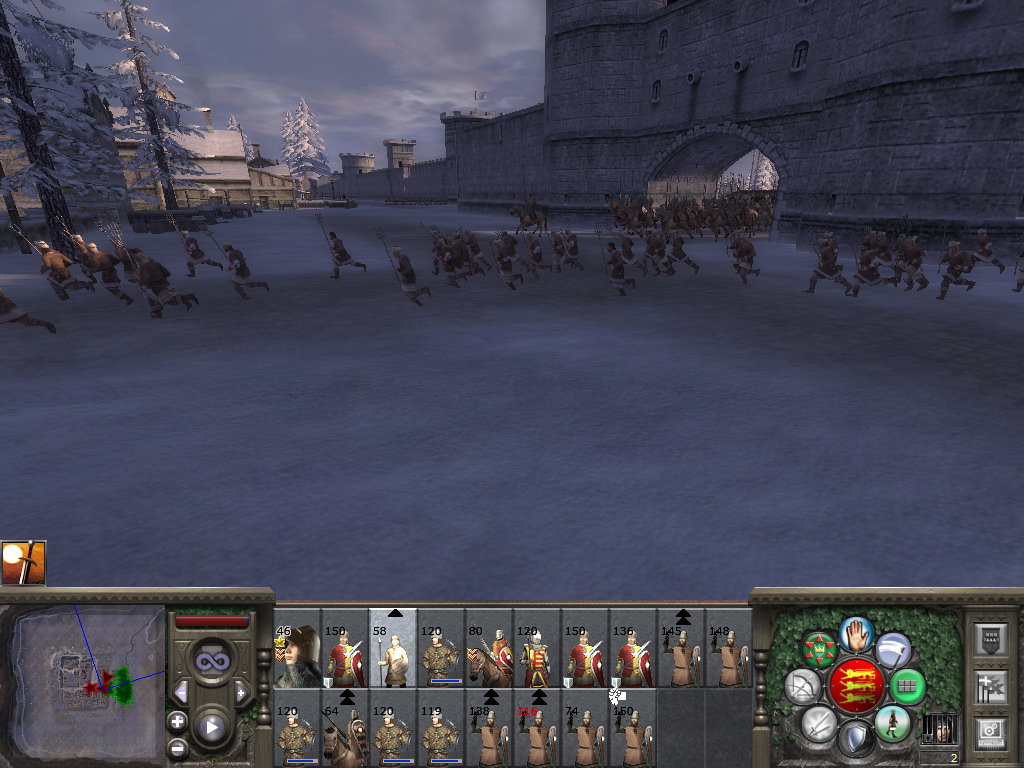
Task: Select the unit card with 148 men
Action: click(x=729, y=656)
